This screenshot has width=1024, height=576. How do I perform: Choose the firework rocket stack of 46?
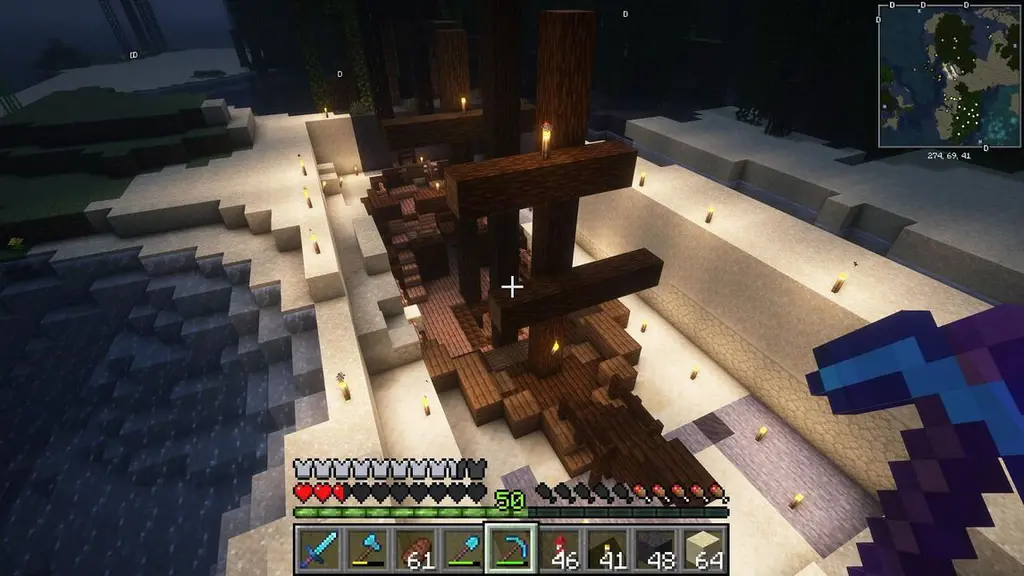(559, 549)
